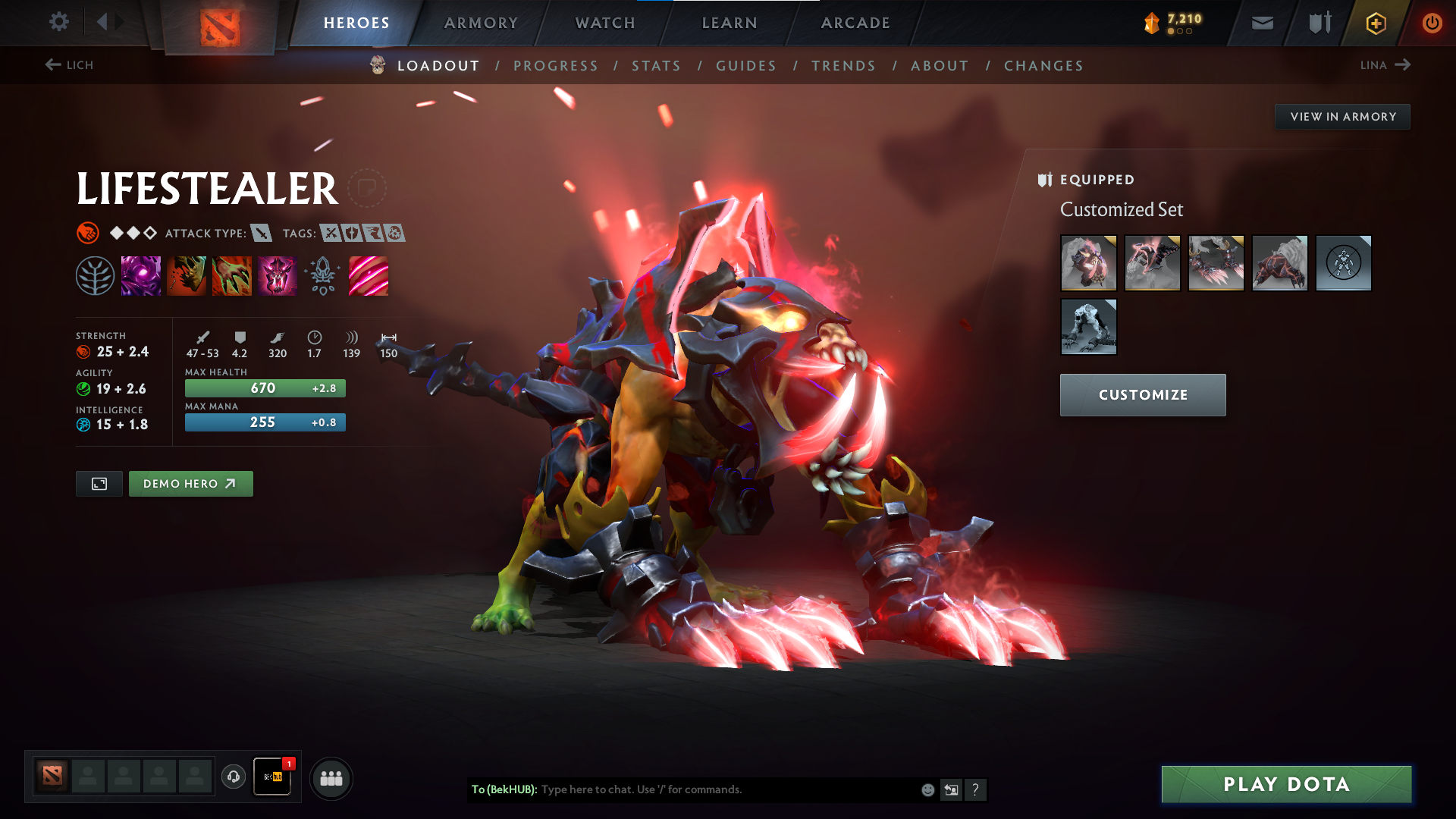The image size is (1456, 819).
Task: Open the melee attack type icon
Action: click(262, 234)
